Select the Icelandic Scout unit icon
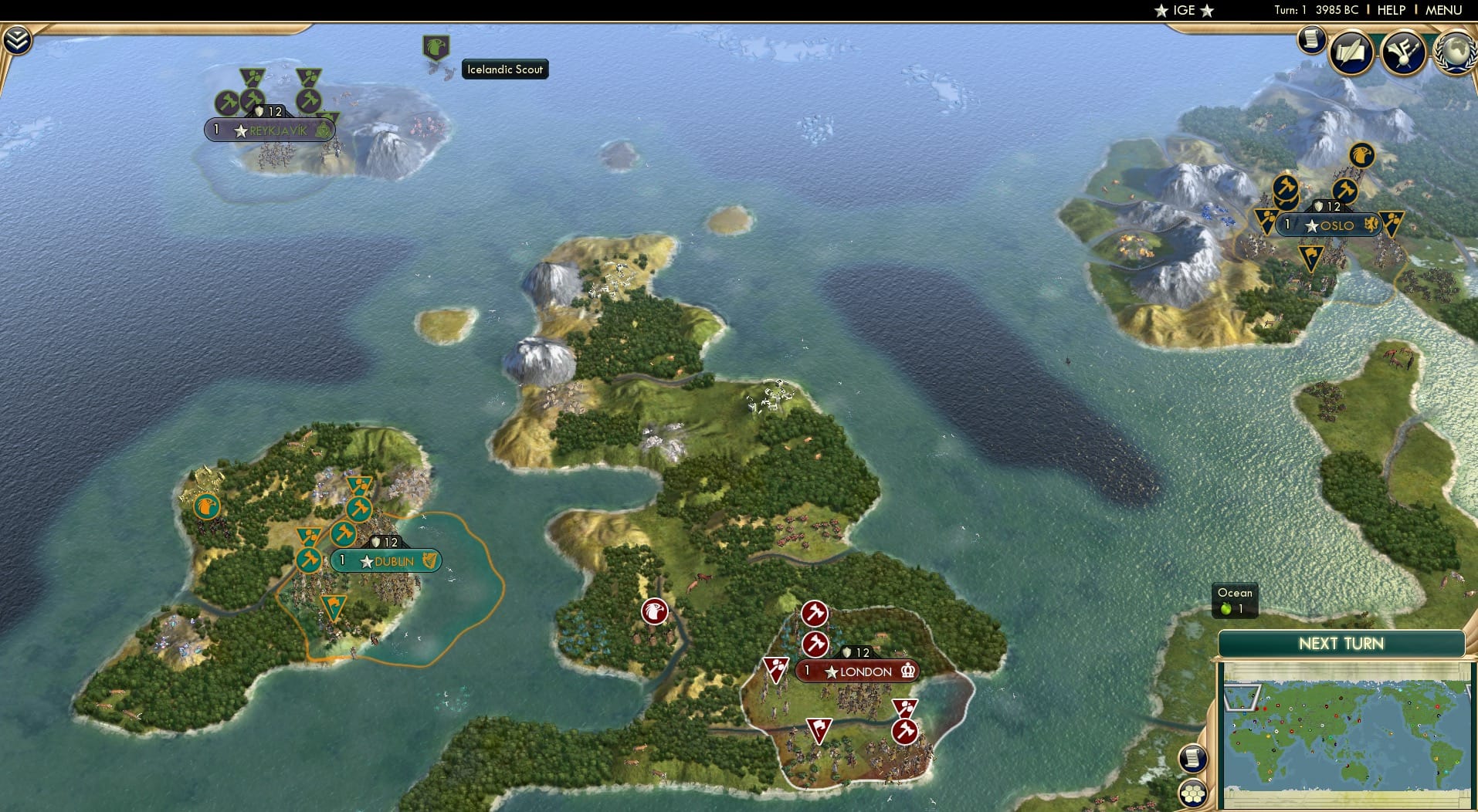This screenshot has width=1478, height=812. click(437, 47)
